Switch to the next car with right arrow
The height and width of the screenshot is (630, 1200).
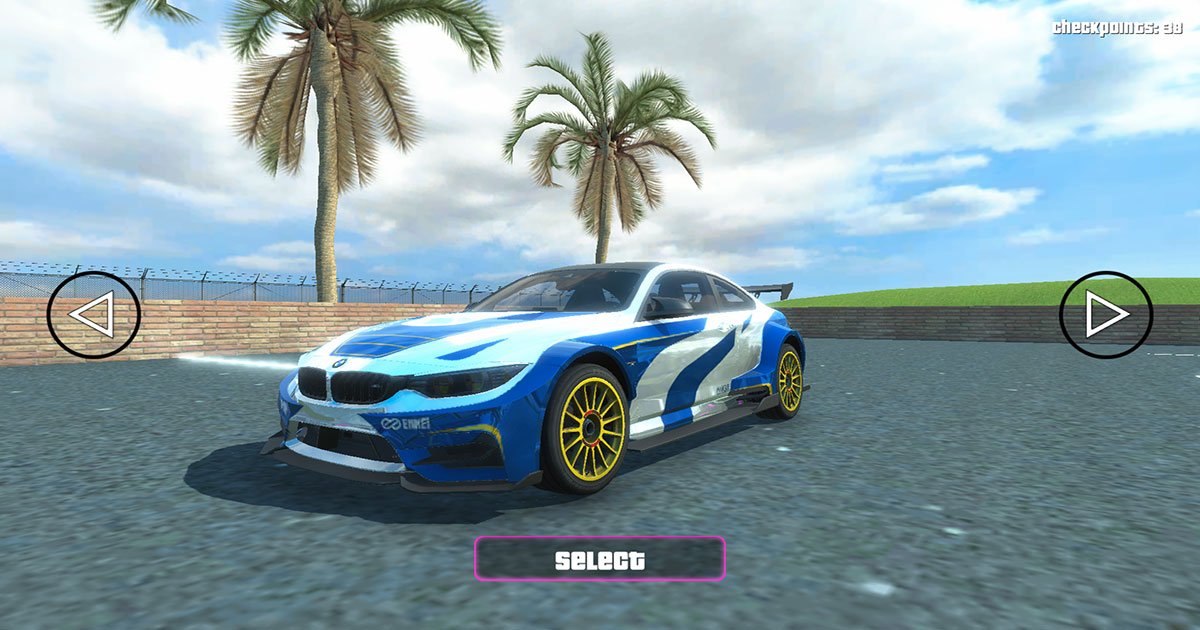coord(1106,315)
